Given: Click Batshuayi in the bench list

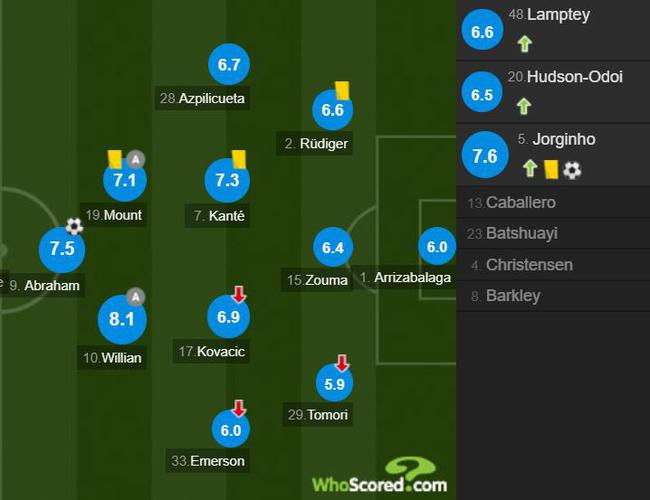Looking at the screenshot, I should [x=553, y=234].
